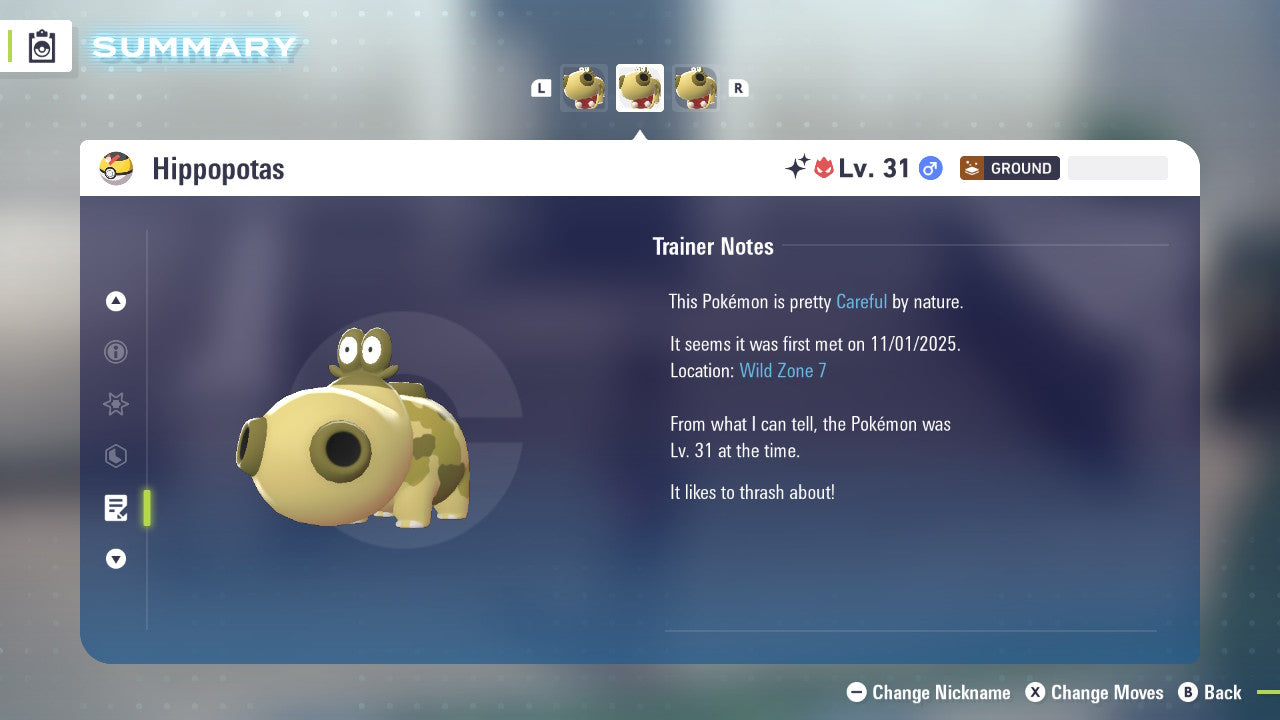Select the Trainer Notes notepad tab
Screen dimensions: 1280x720
pyautogui.click(x=116, y=508)
